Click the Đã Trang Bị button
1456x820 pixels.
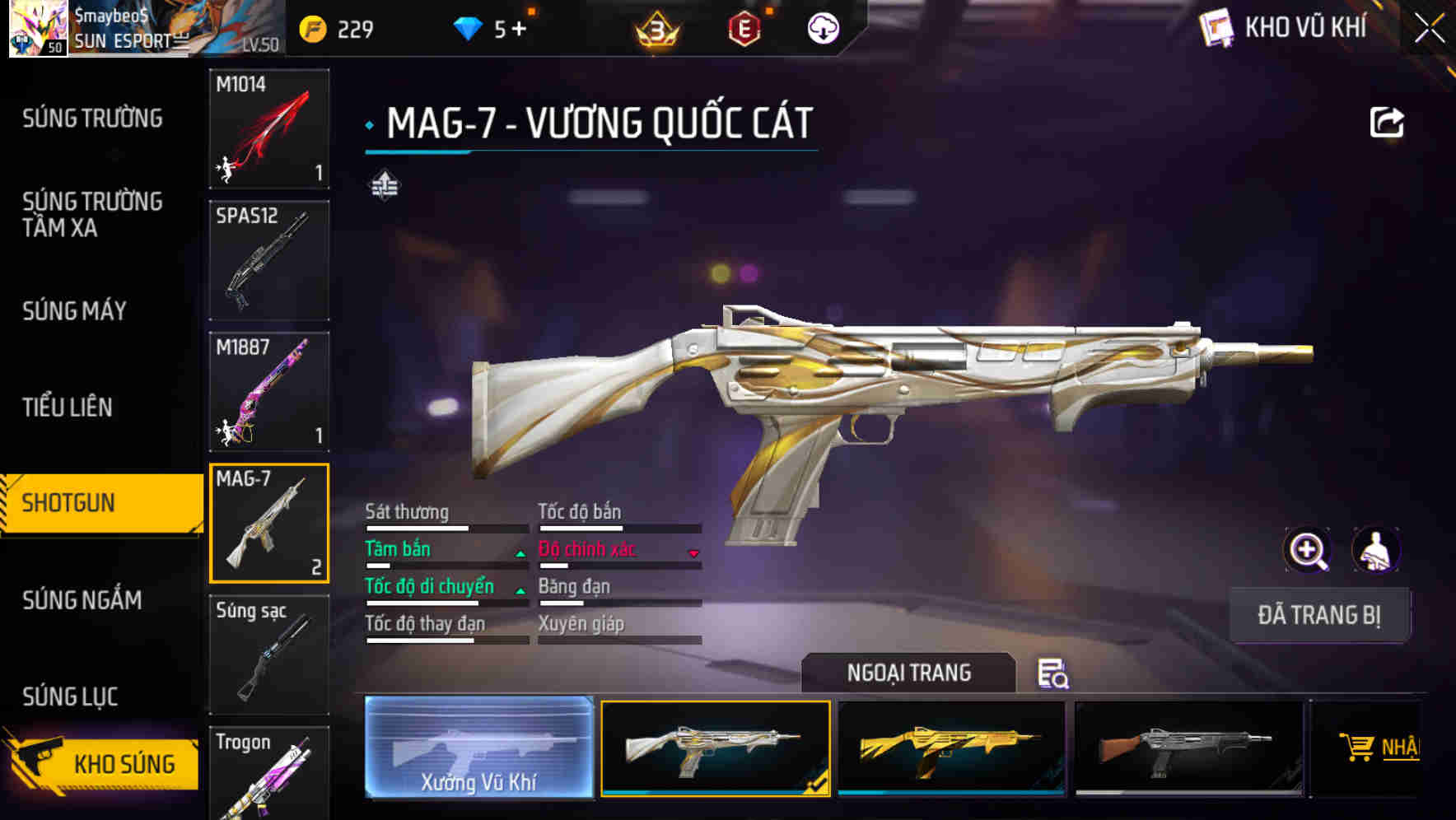pos(1318,615)
